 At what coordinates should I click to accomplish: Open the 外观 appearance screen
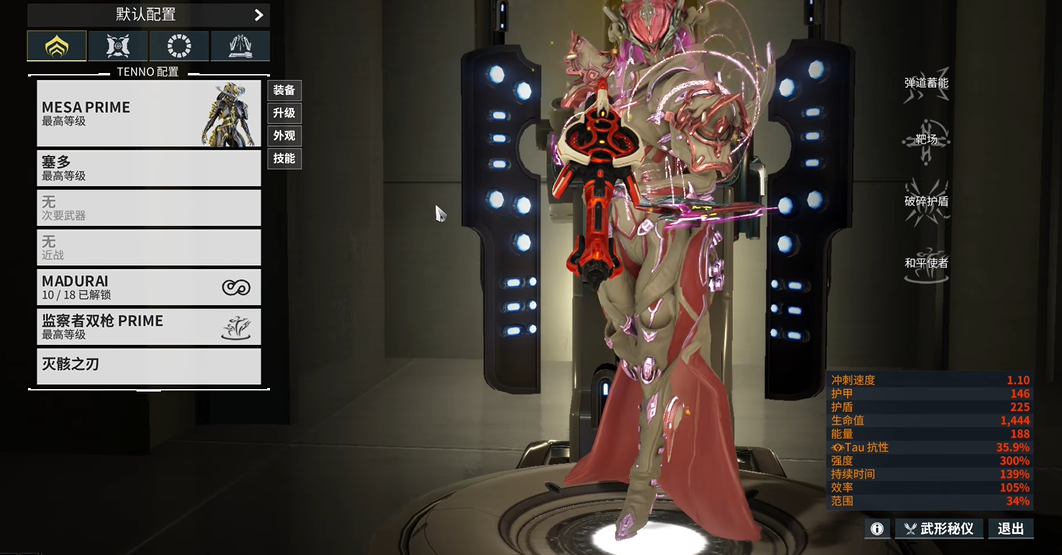pyautogui.click(x=284, y=136)
